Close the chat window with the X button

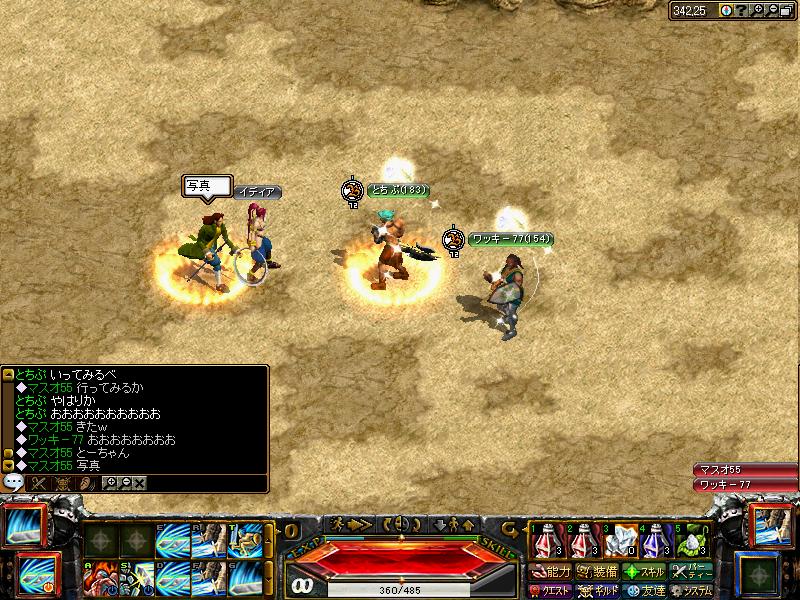pyautogui.click(x=139, y=482)
